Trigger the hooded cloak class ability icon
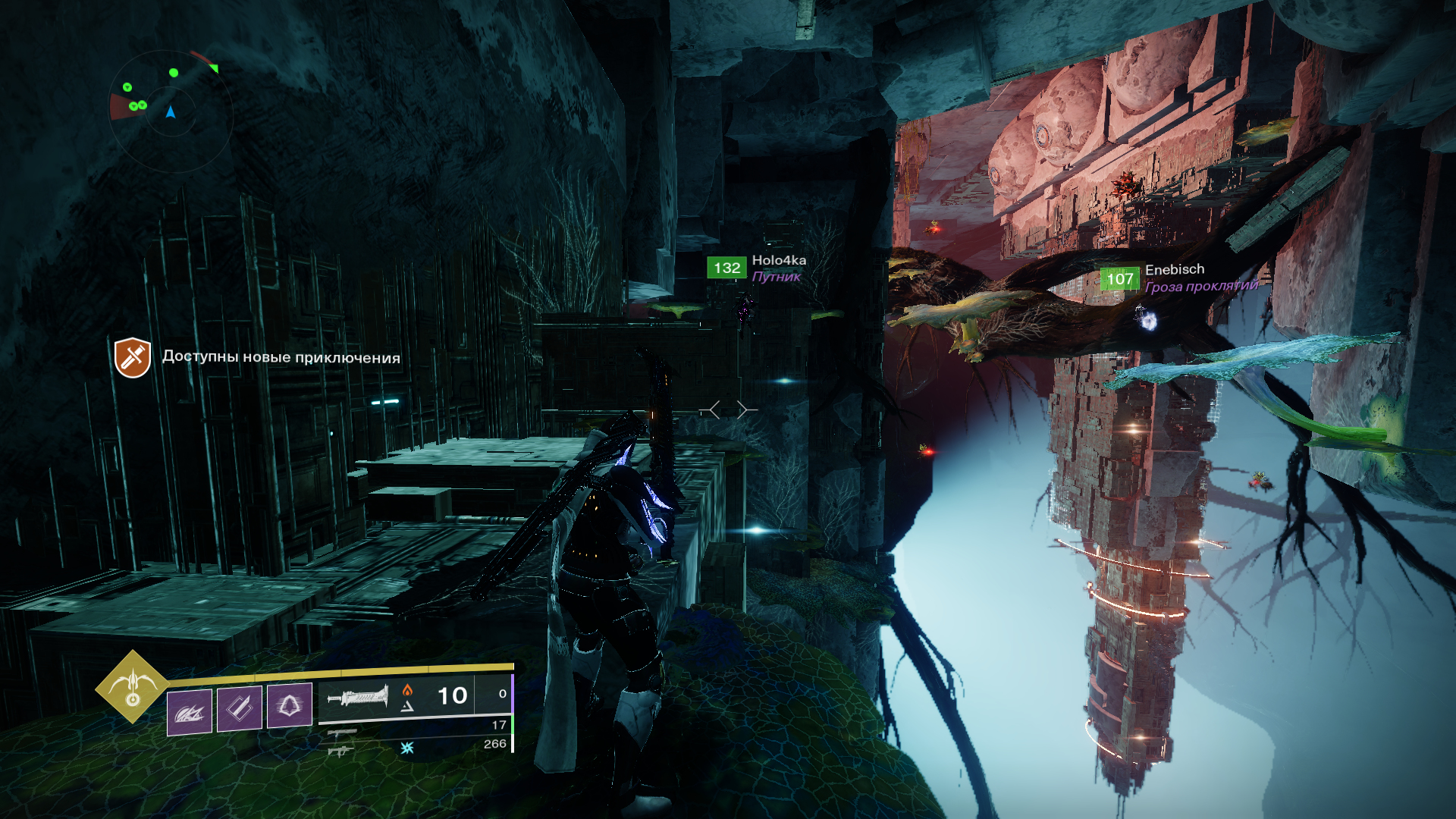This screenshot has height=819, width=1456. tap(289, 706)
